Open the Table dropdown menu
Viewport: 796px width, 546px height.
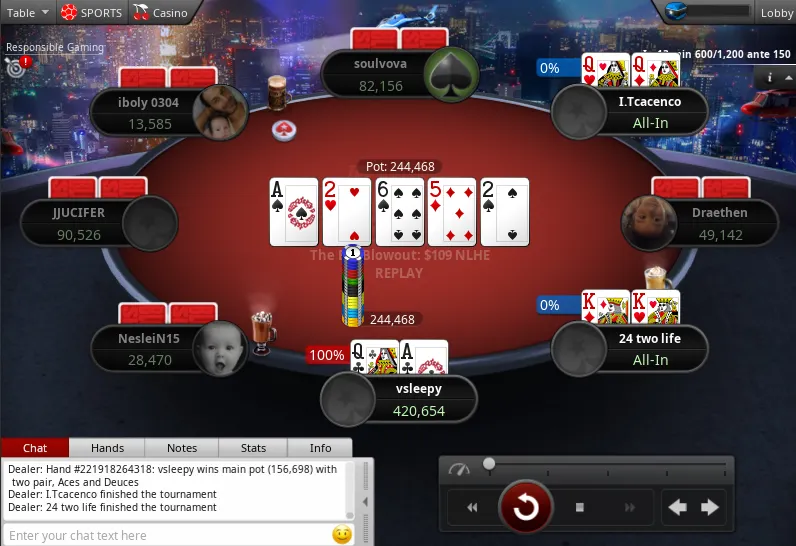[28, 13]
